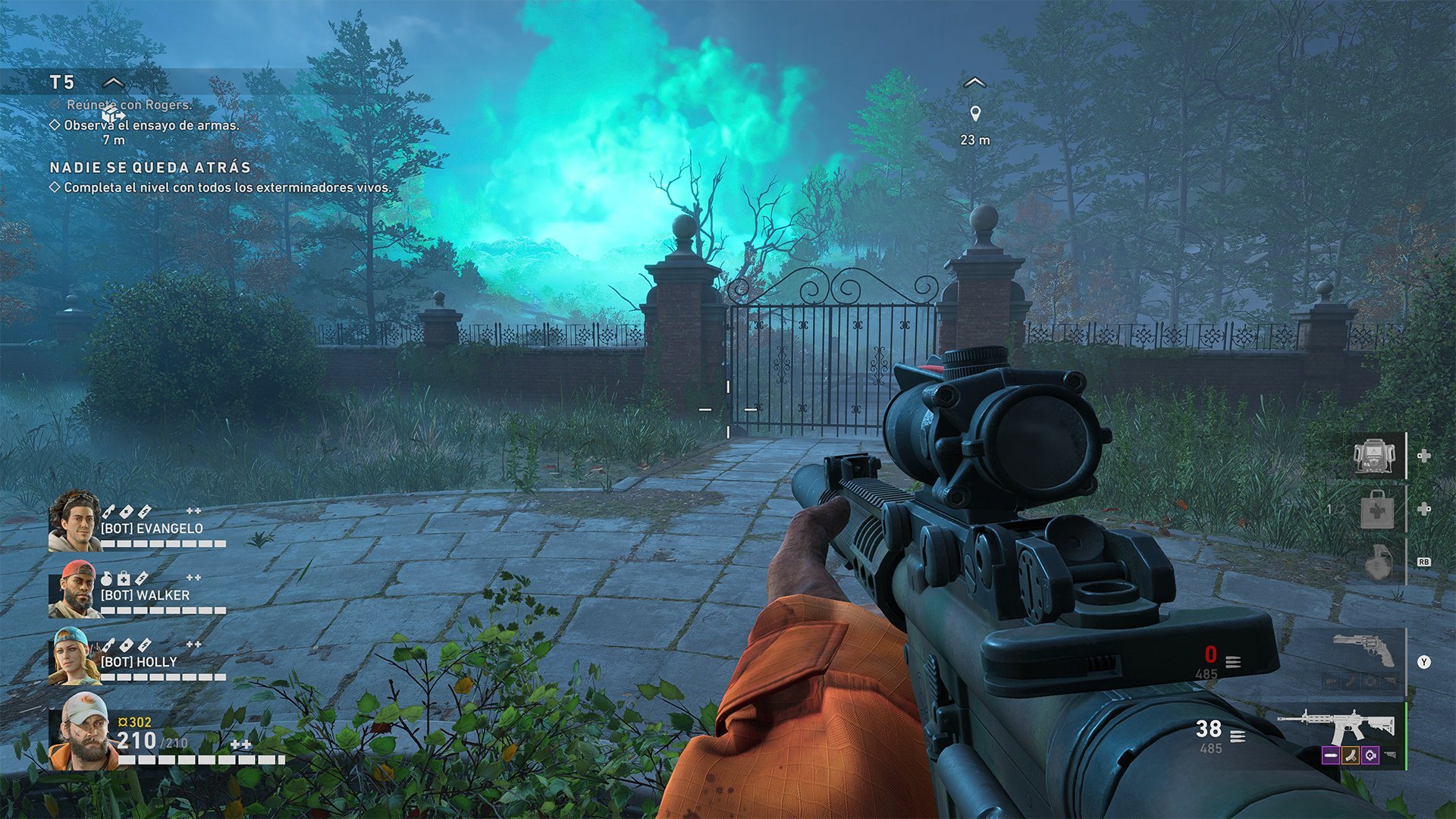Select Holly's teammate portrait
1456x819 pixels.
(74, 656)
